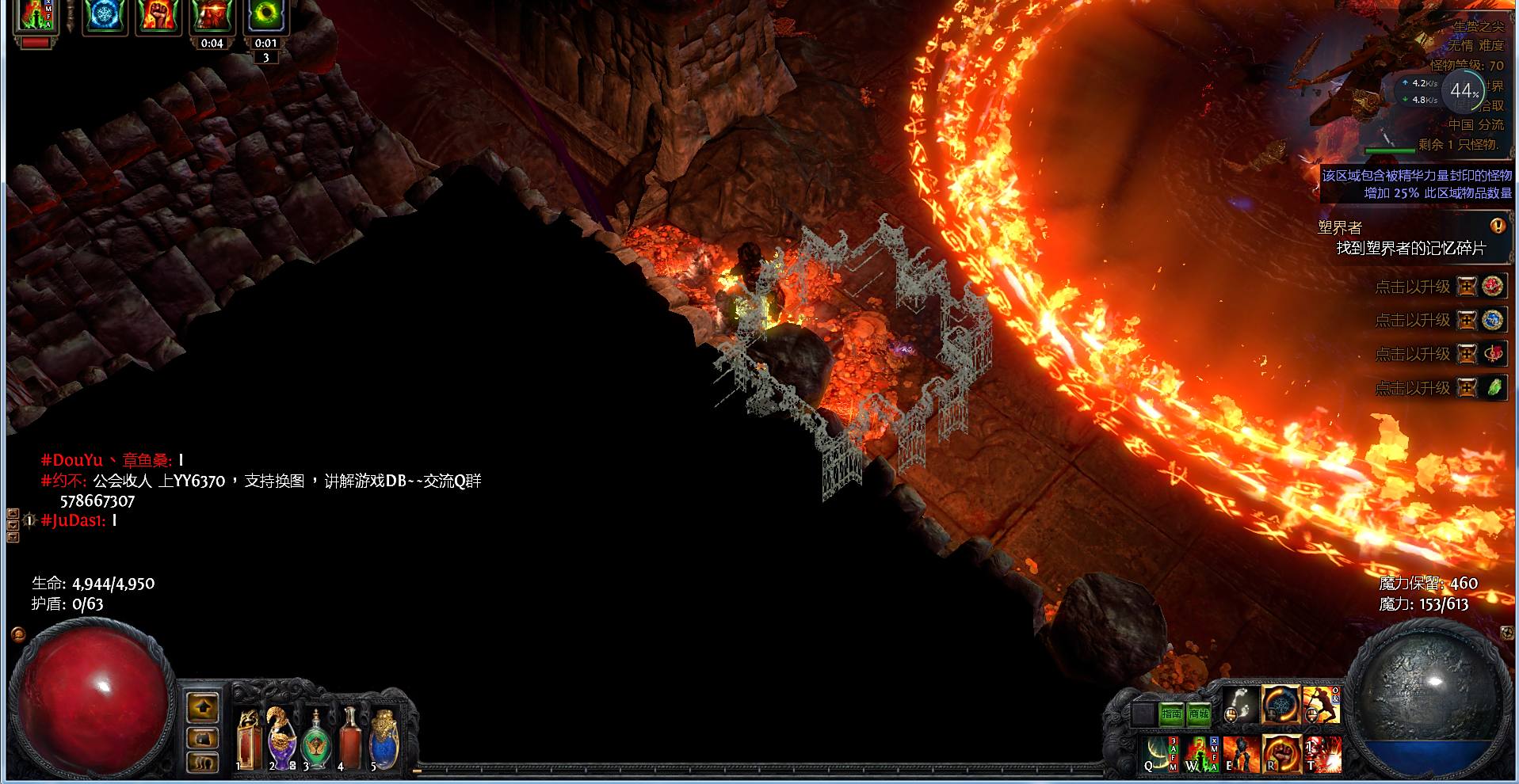Use the blue gold-capped flask
1519x784 pixels.
[x=384, y=741]
